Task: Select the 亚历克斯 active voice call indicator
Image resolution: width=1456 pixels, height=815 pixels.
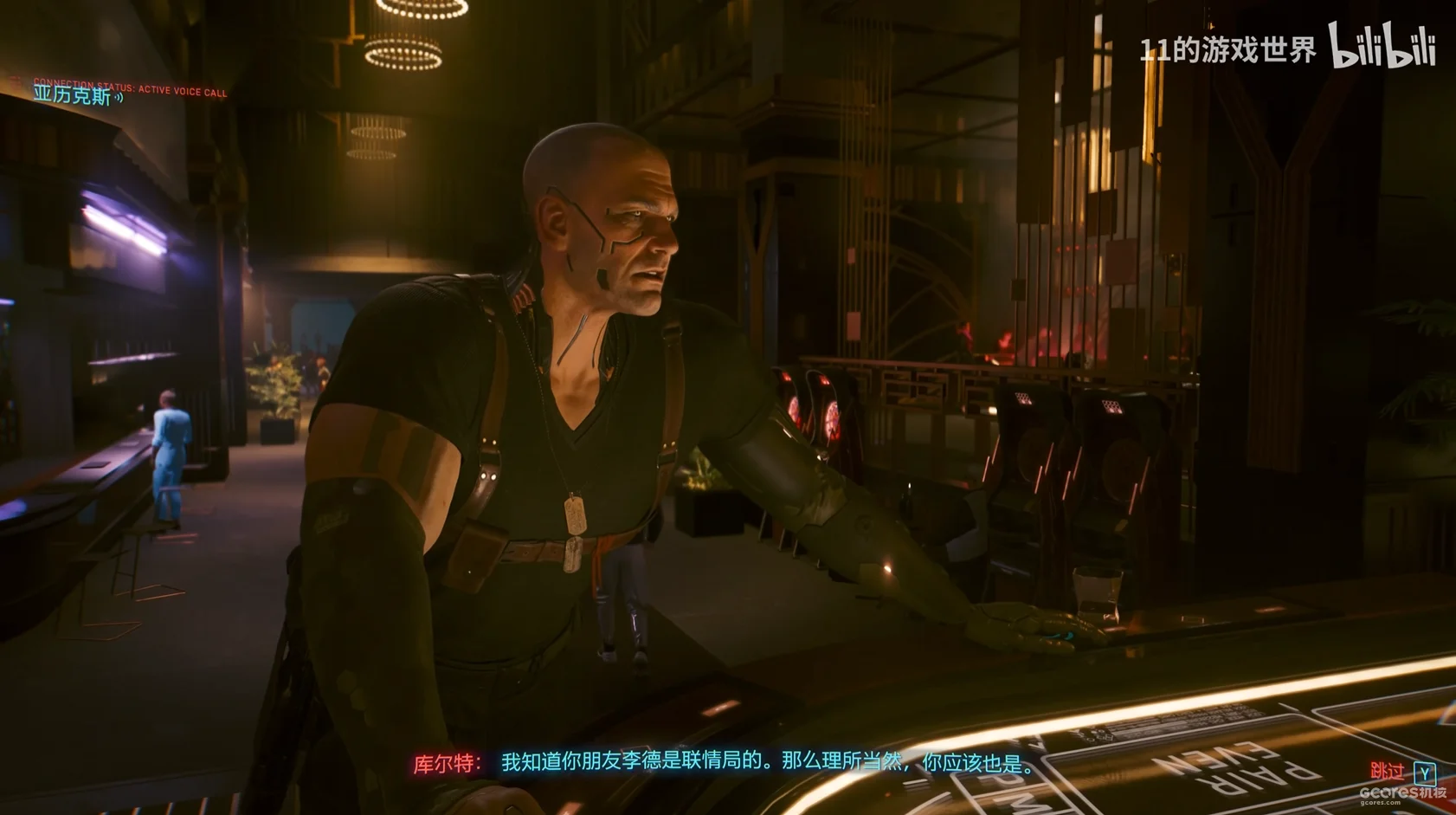Action: (78, 94)
